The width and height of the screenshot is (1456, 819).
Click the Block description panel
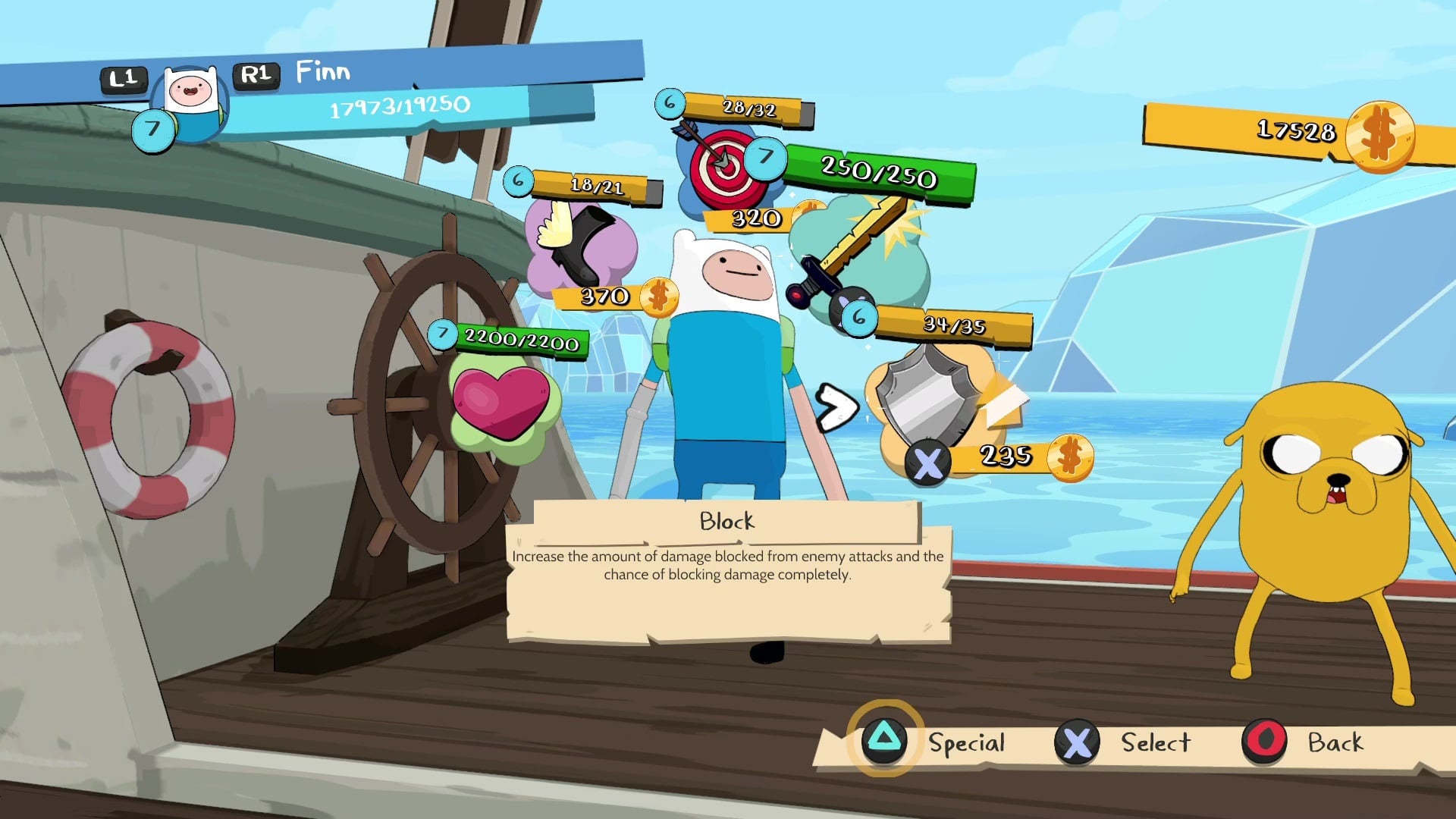(x=726, y=565)
